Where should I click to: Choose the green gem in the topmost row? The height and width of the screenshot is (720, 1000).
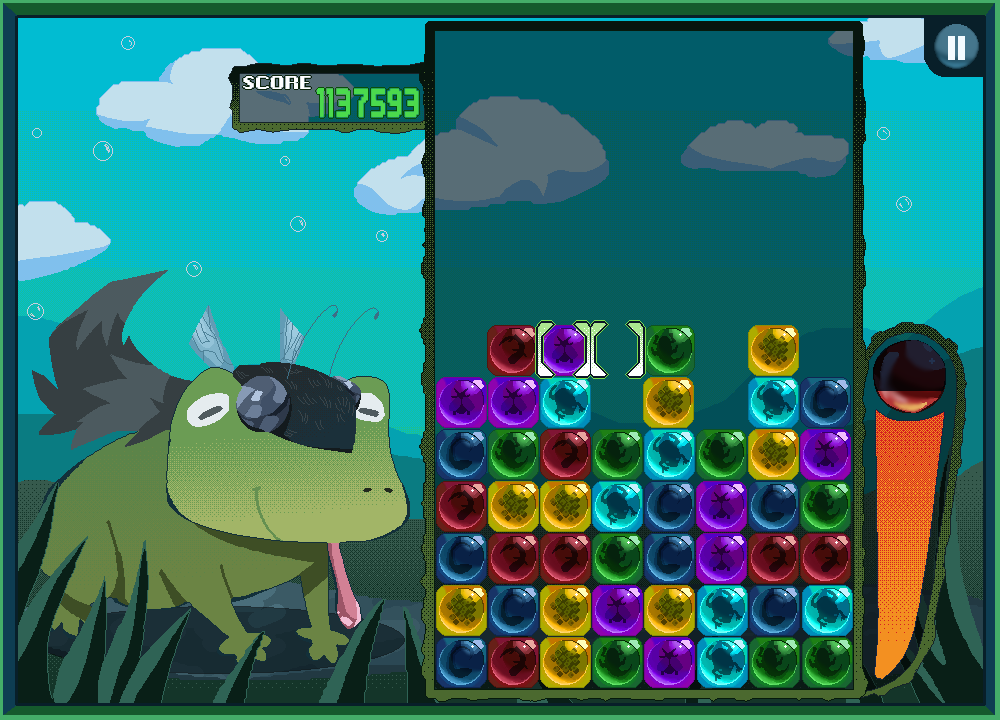669,350
